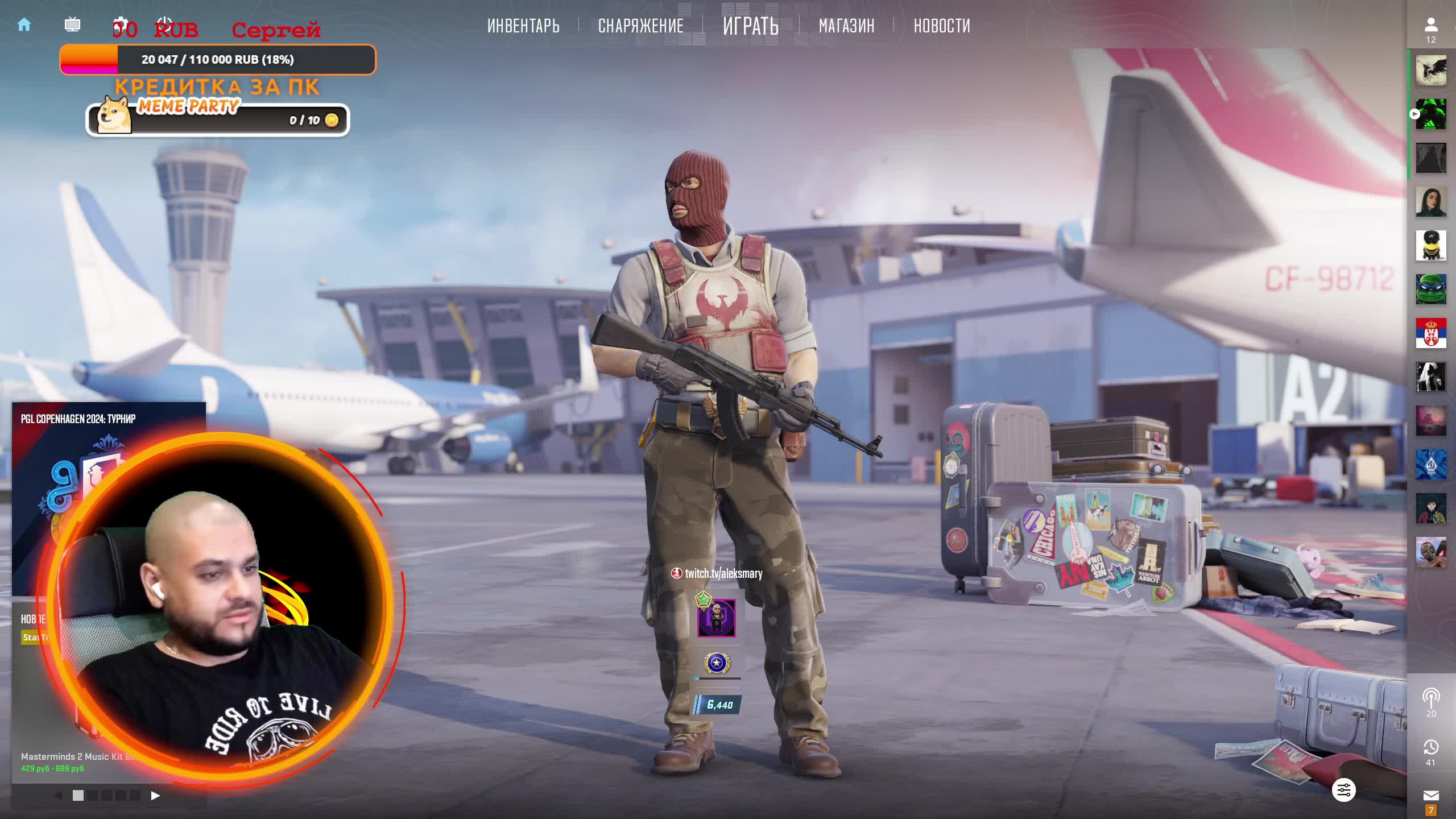This screenshot has height=819, width=1456.
Task: Click the Meme Party goal widget
Action: 217,119
